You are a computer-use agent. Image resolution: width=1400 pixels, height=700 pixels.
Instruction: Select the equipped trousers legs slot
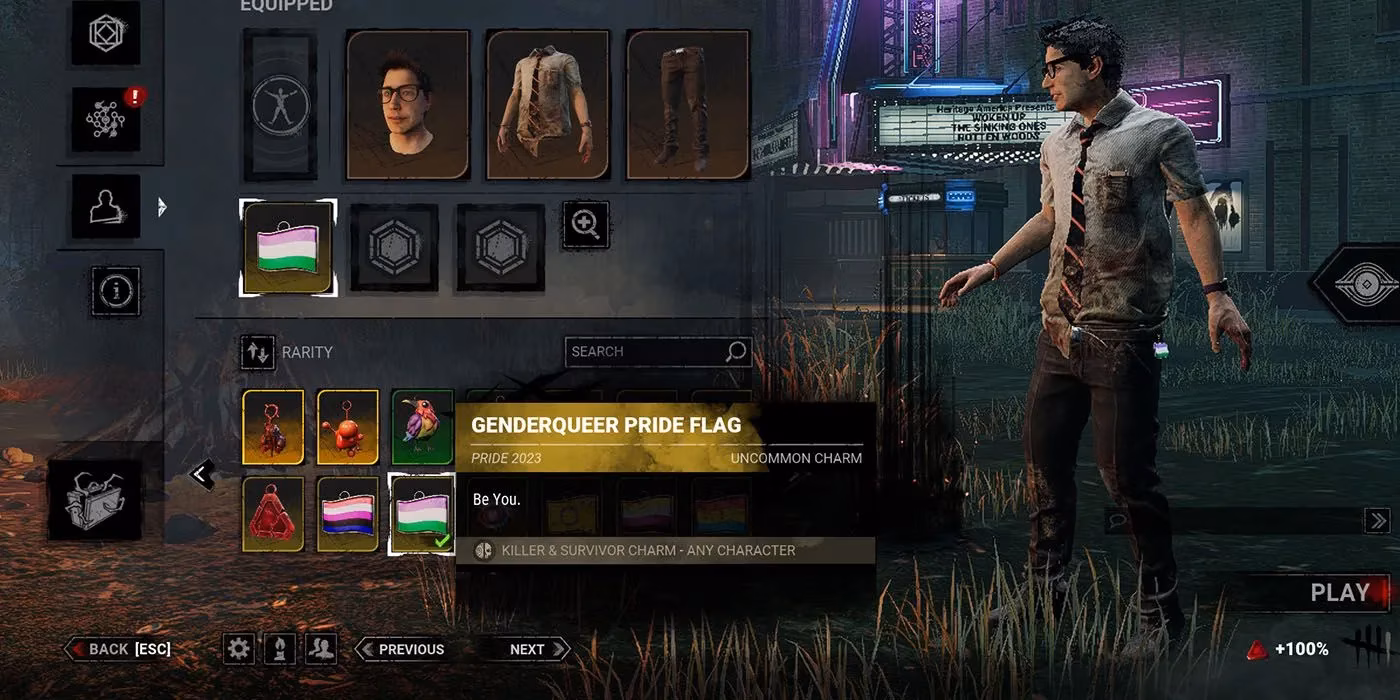[x=687, y=104]
